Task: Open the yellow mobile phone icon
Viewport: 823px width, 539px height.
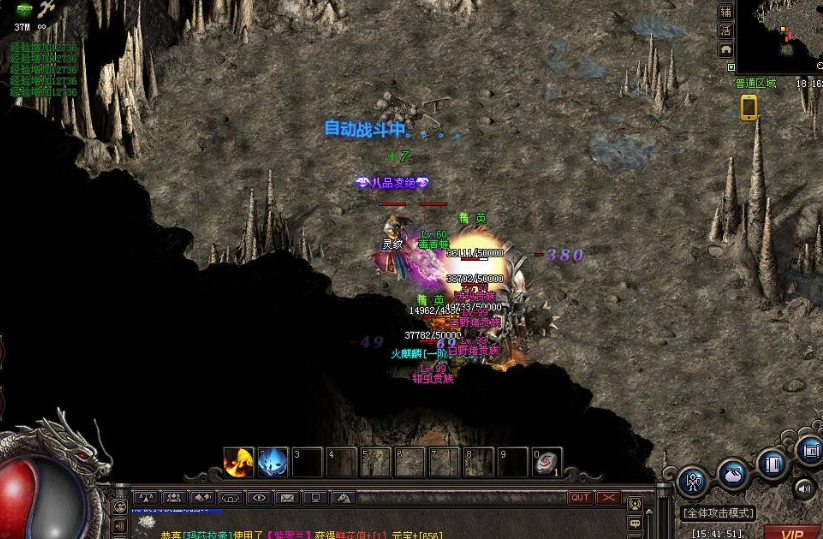Action: 748,108
